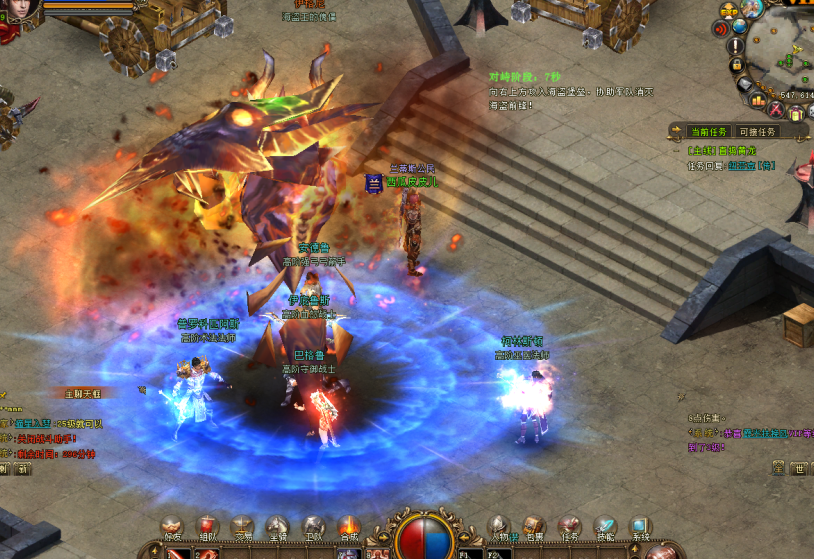
Task: Open the yellow bar-chart ranking icon
Action: click(757, 100)
